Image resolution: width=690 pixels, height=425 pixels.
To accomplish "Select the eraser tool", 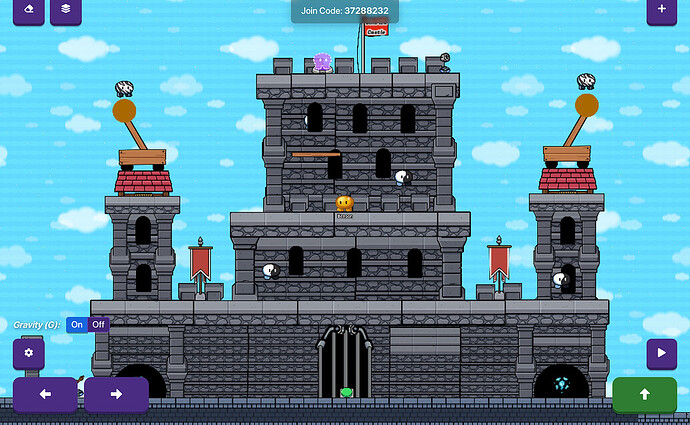I will coord(27,10).
